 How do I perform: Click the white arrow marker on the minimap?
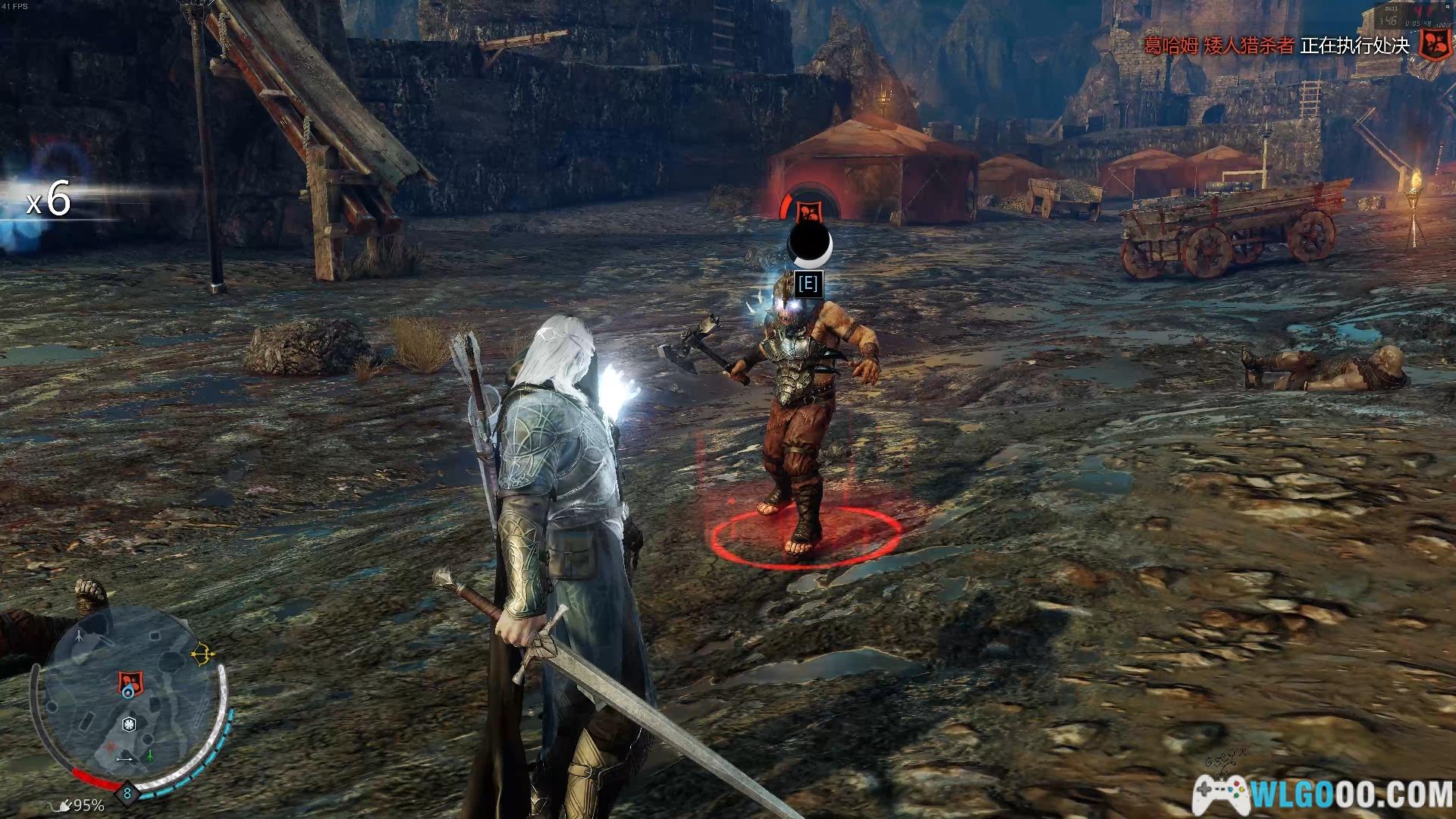tap(125, 758)
